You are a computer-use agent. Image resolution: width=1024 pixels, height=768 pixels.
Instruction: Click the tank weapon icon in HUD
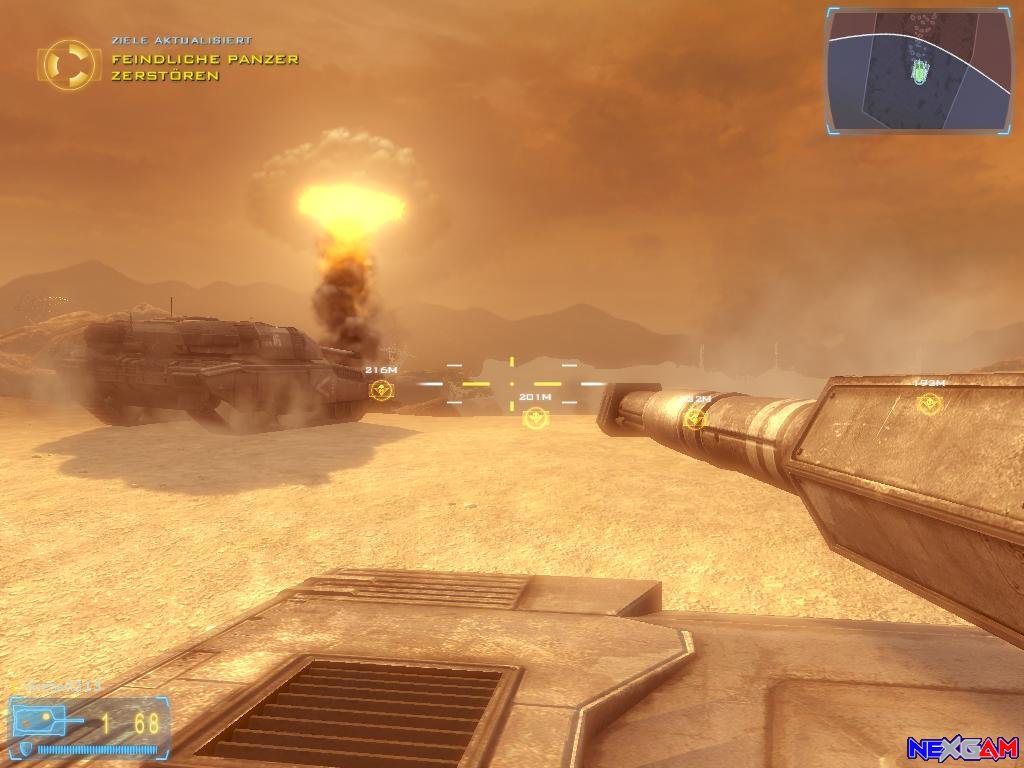click(47, 719)
